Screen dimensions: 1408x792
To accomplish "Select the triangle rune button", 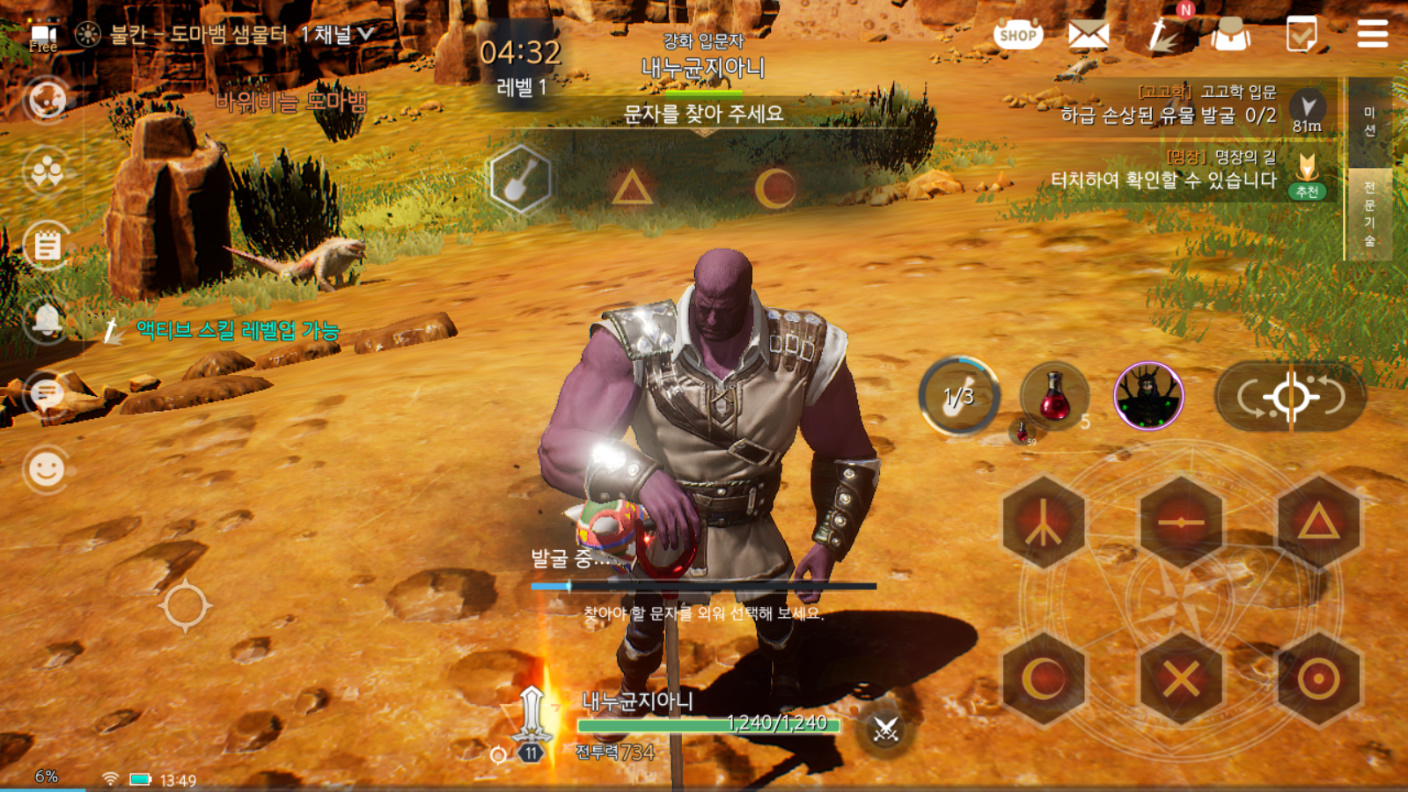I will pyautogui.click(x=1318, y=522).
